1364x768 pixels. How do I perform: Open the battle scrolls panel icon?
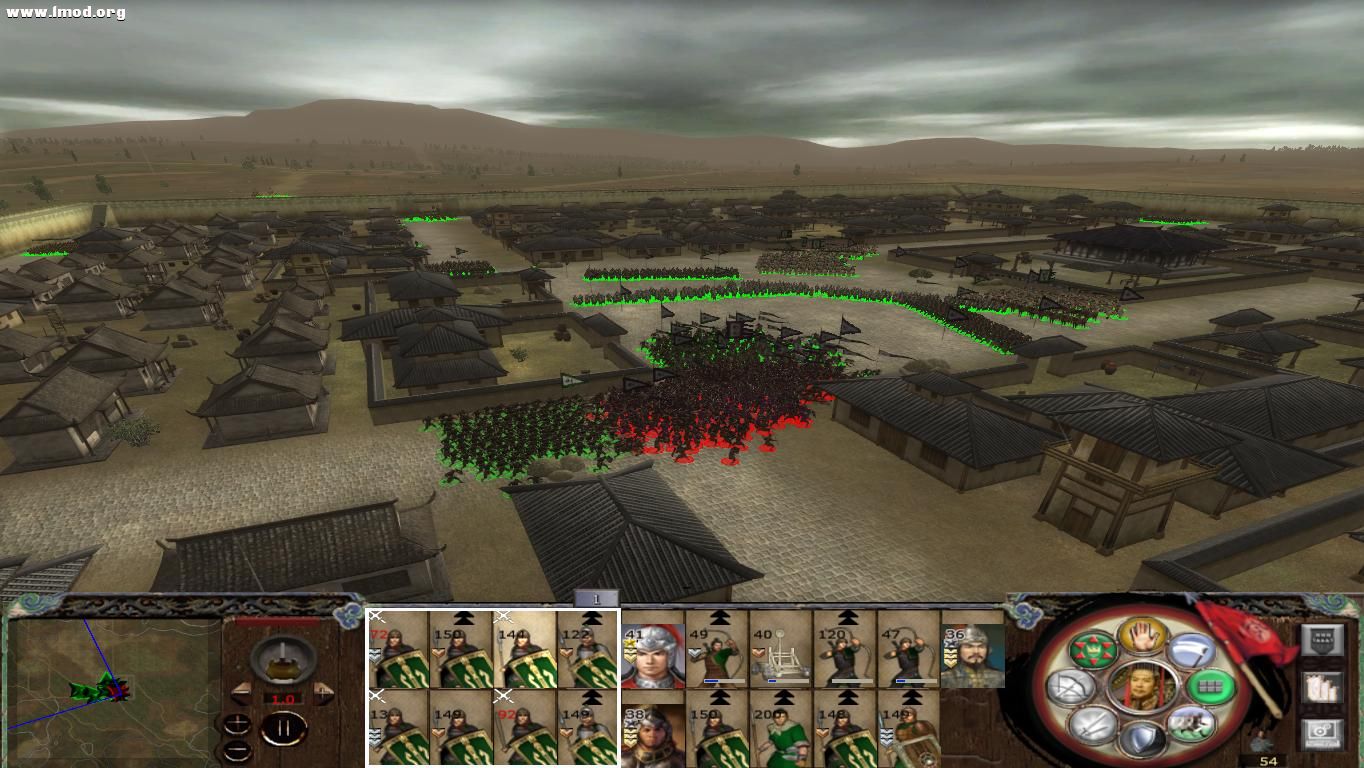(1321, 689)
